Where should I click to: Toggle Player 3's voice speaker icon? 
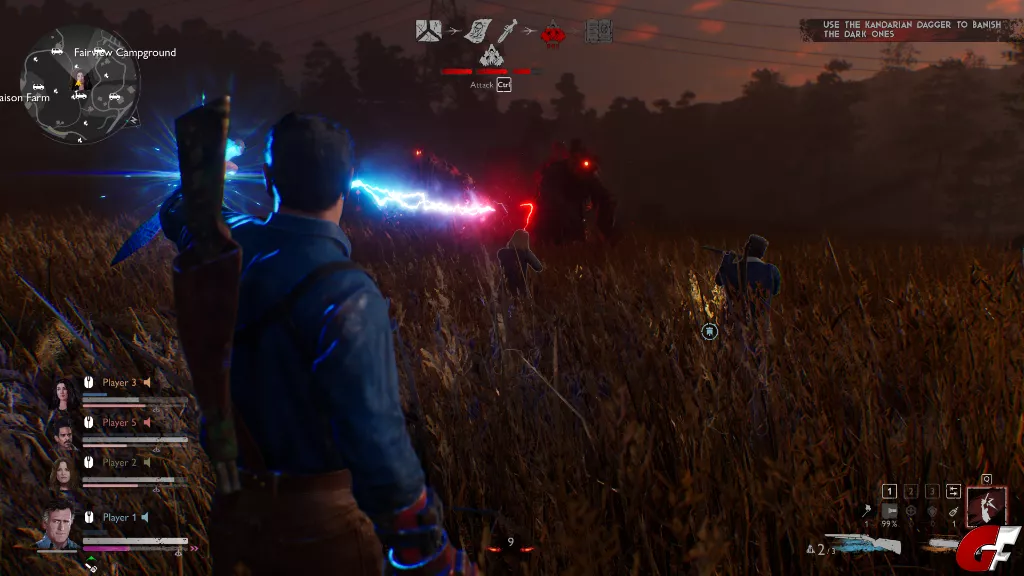[146, 382]
